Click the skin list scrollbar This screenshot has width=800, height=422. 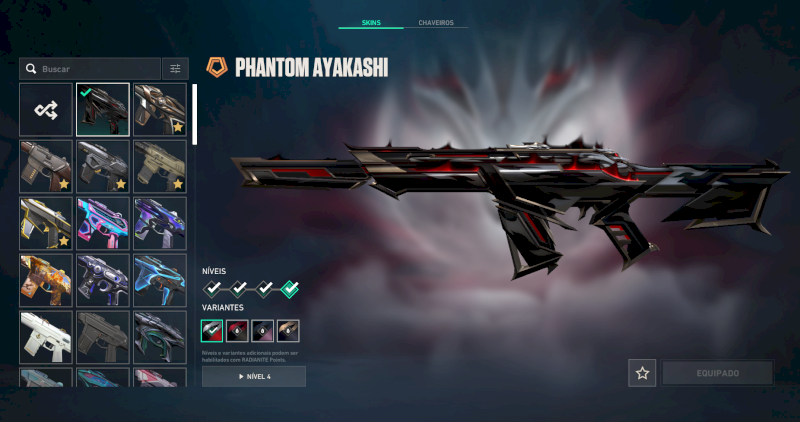pos(195,115)
